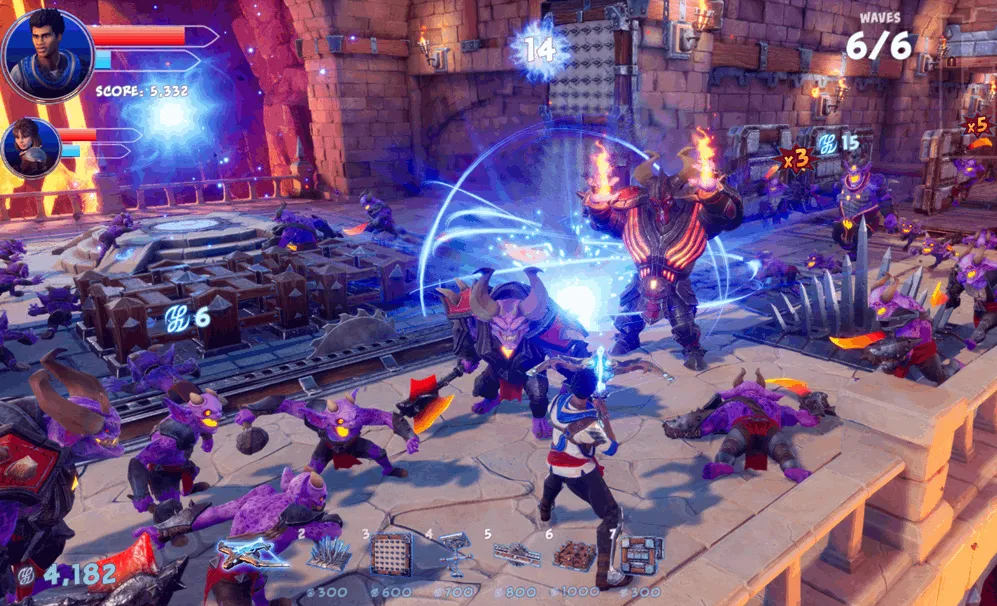Choose the brick floor trap costing 1000

[x=574, y=555]
